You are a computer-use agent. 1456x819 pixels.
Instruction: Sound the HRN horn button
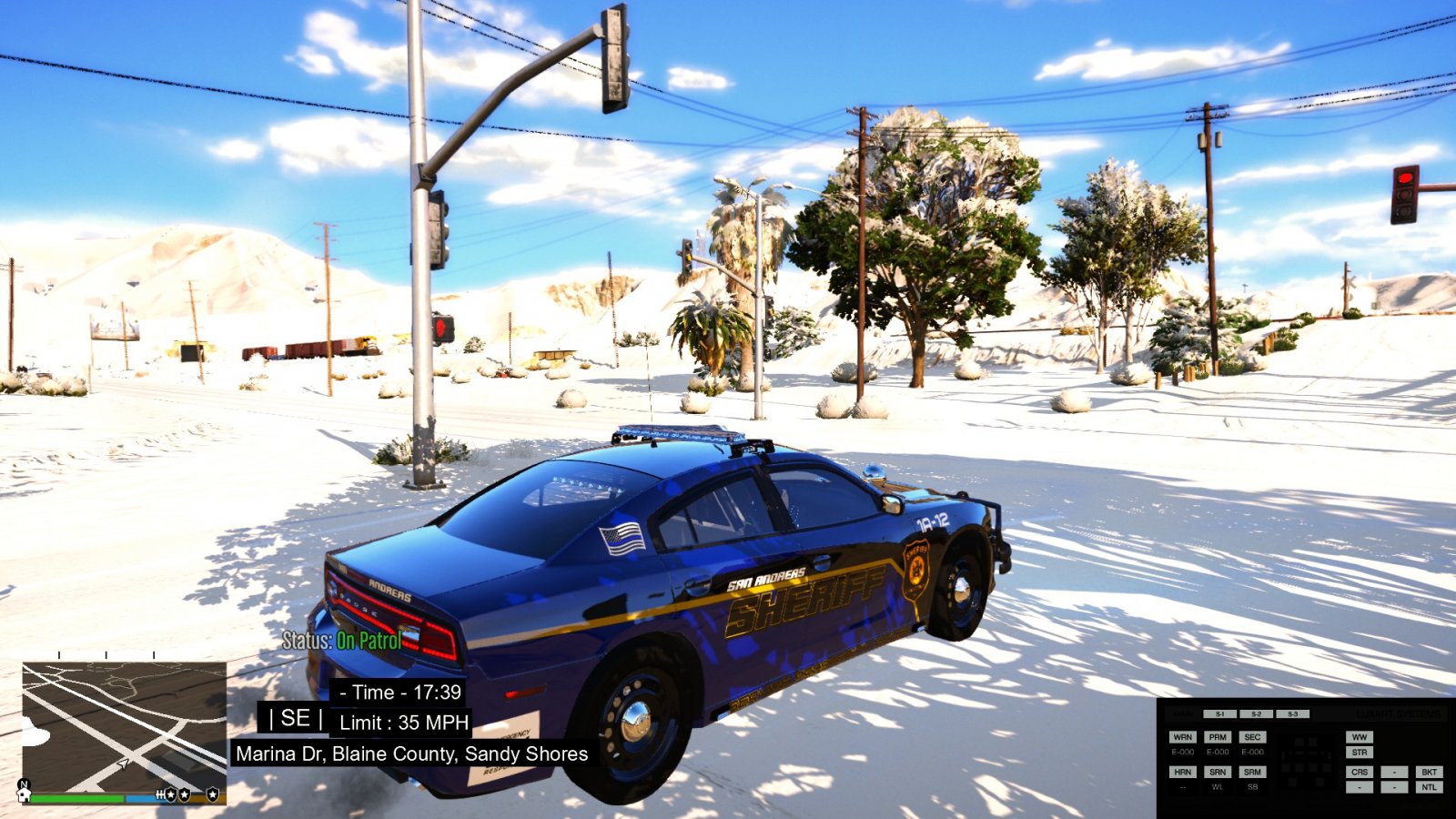pos(1182,772)
